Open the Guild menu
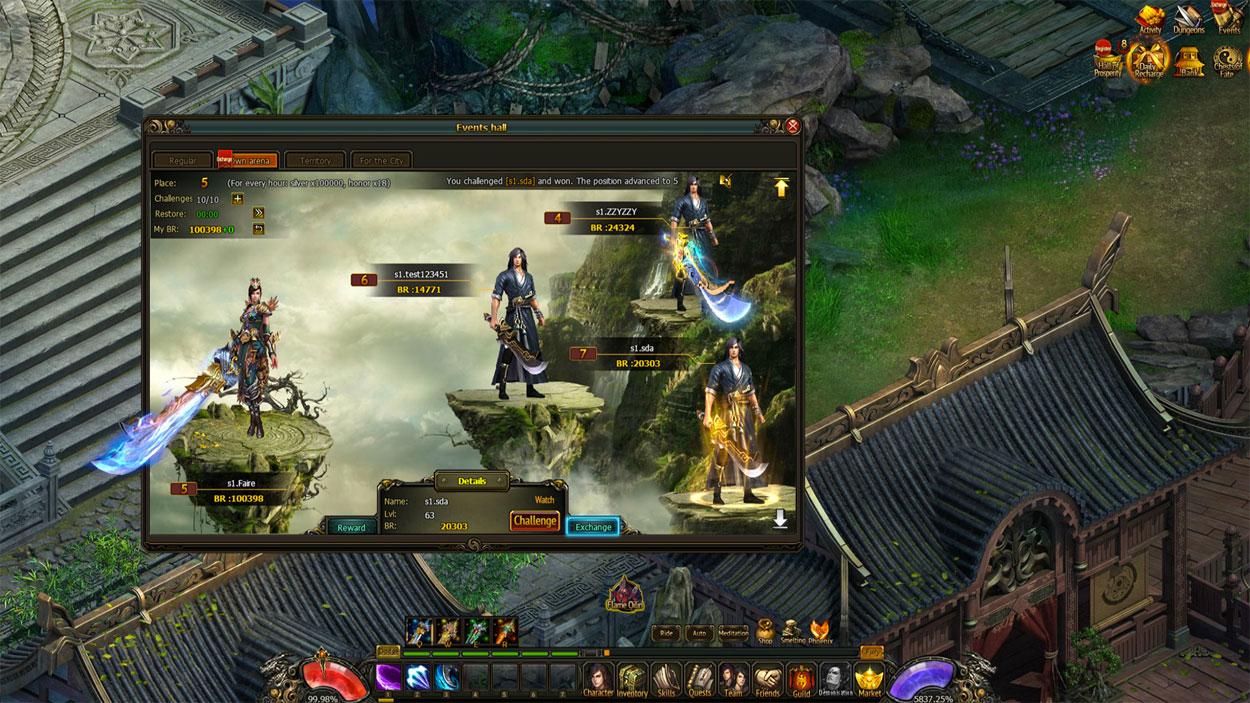Image resolution: width=1250 pixels, height=703 pixels. point(801,678)
